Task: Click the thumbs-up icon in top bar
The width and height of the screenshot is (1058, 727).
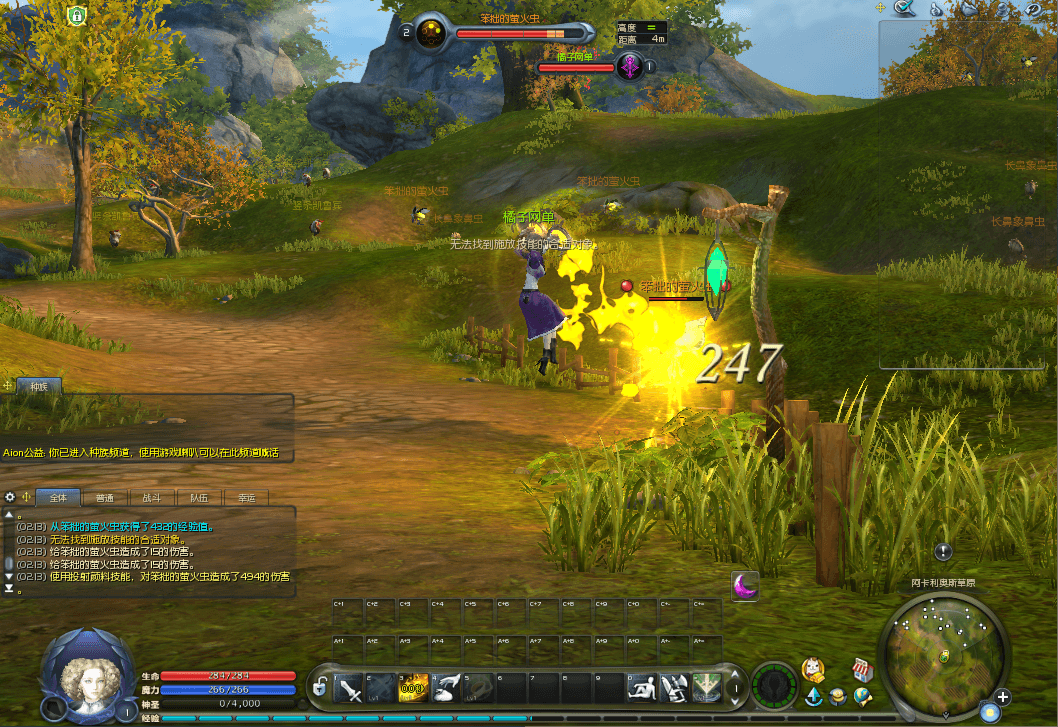Action: pyautogui.click(x=937, y=9)
